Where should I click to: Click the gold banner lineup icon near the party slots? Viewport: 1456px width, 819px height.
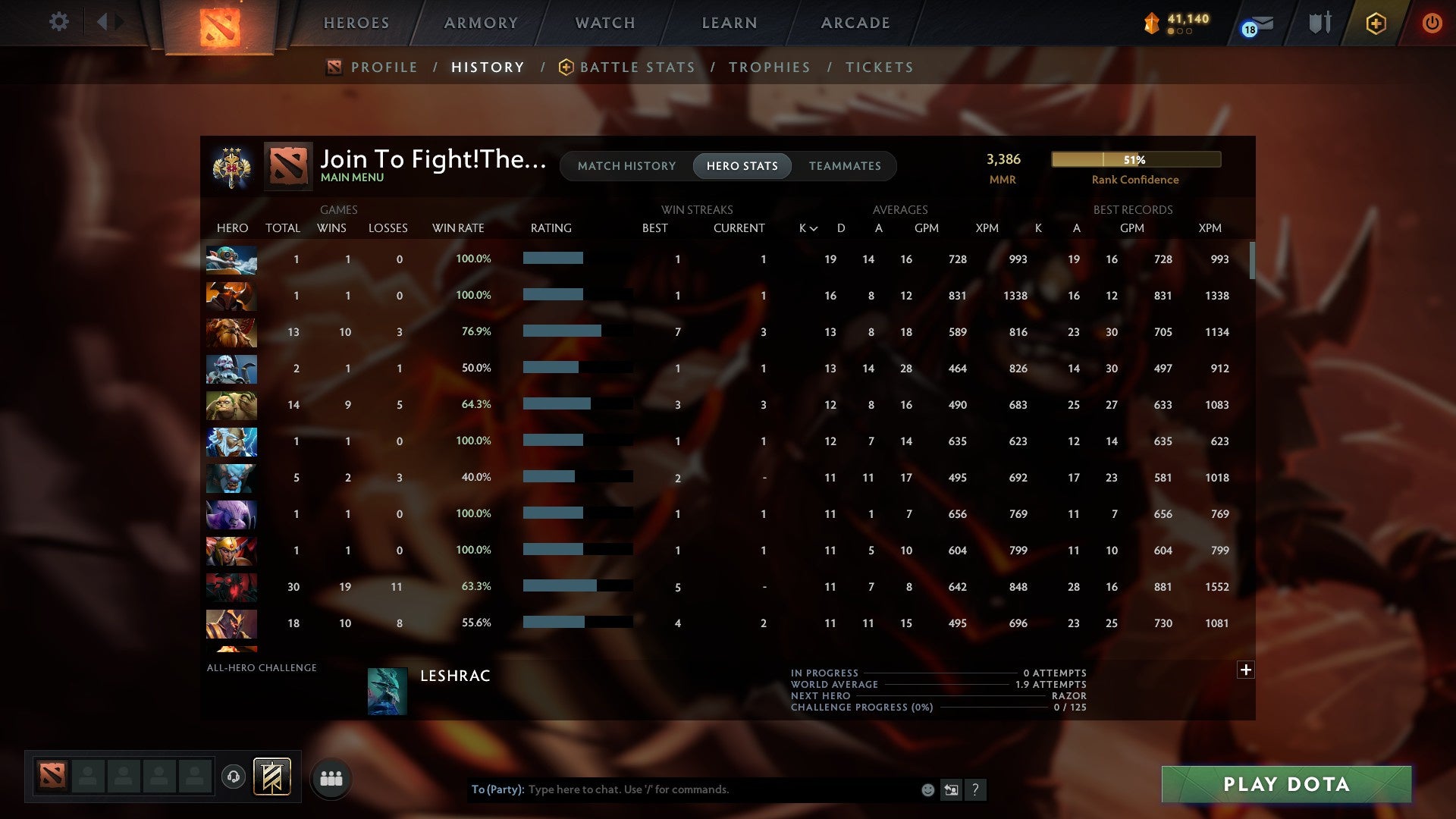(271, 777)
